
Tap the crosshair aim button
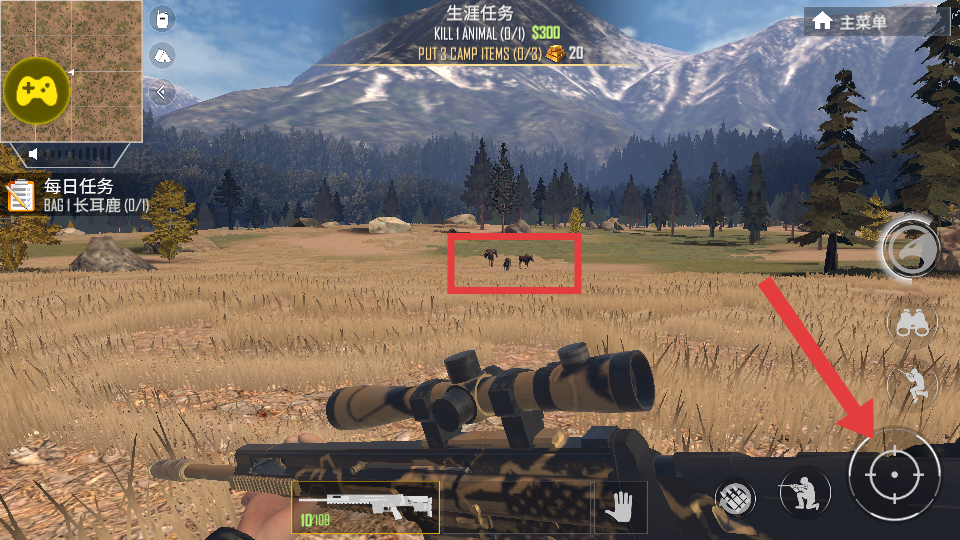point(893,473)
